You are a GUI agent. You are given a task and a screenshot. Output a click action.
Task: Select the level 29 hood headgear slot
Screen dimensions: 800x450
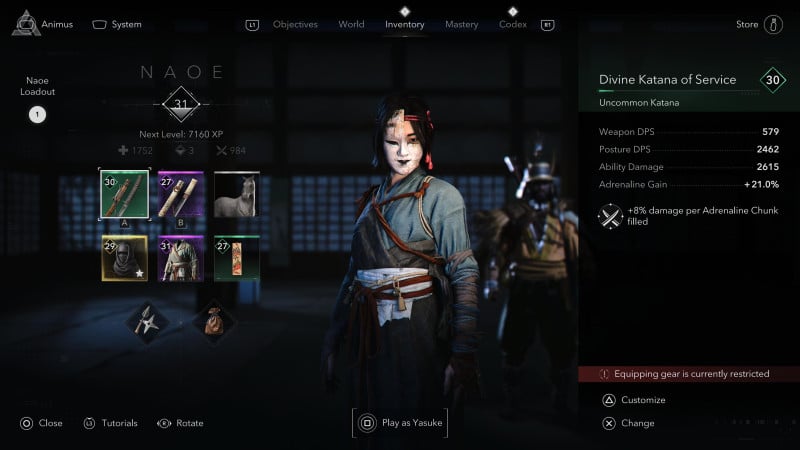[x=125, y=258]
